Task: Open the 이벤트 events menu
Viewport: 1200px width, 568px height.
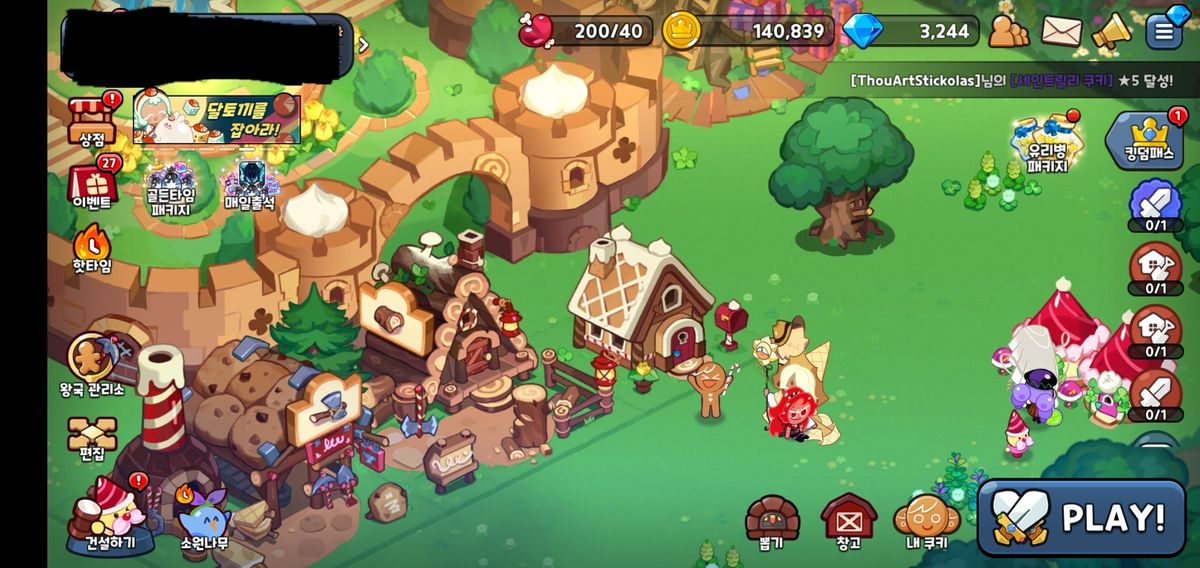Action: 91,185
